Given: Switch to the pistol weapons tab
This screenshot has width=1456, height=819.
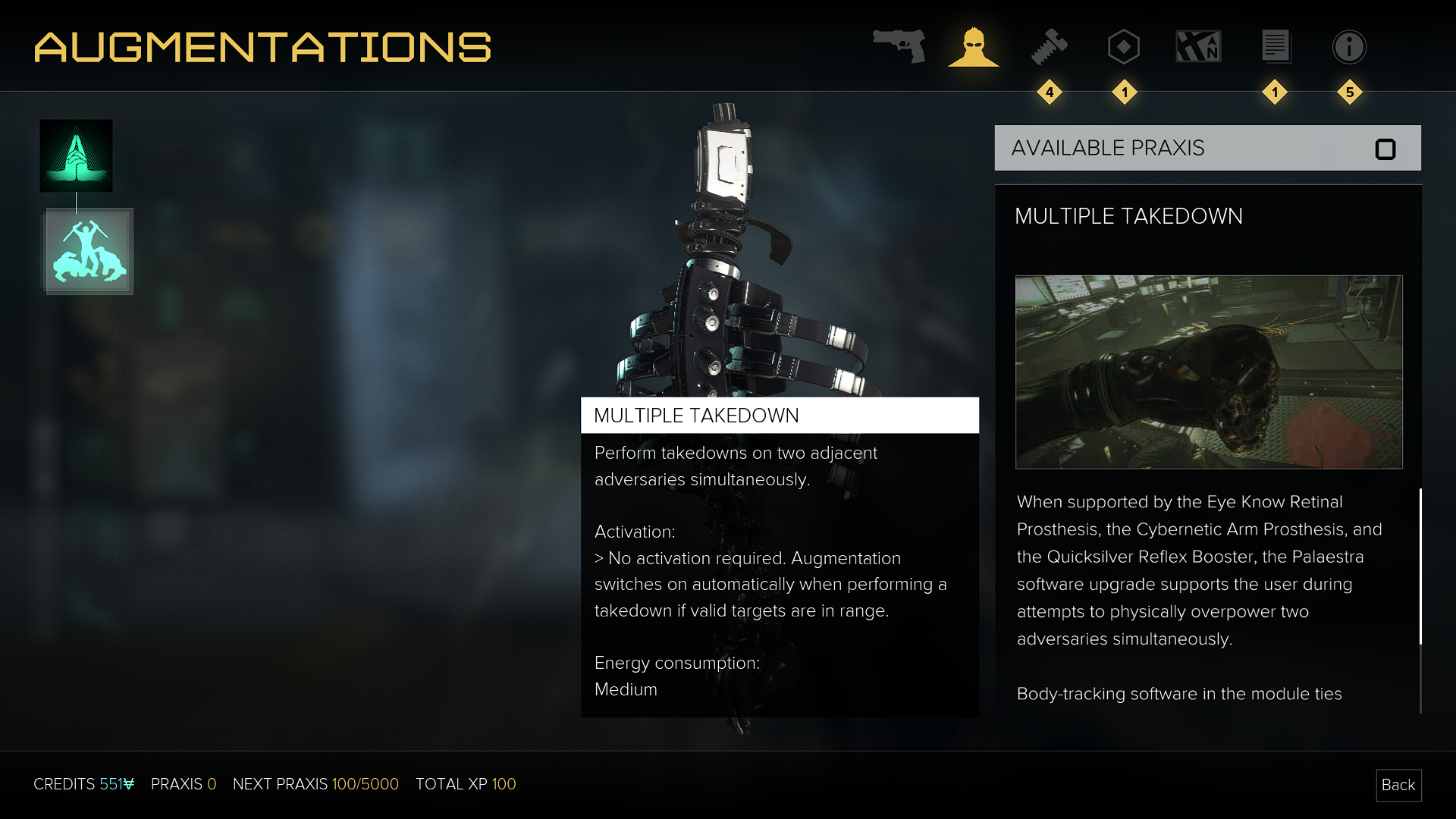Looking at the screenshot, I should click(899, 46).
